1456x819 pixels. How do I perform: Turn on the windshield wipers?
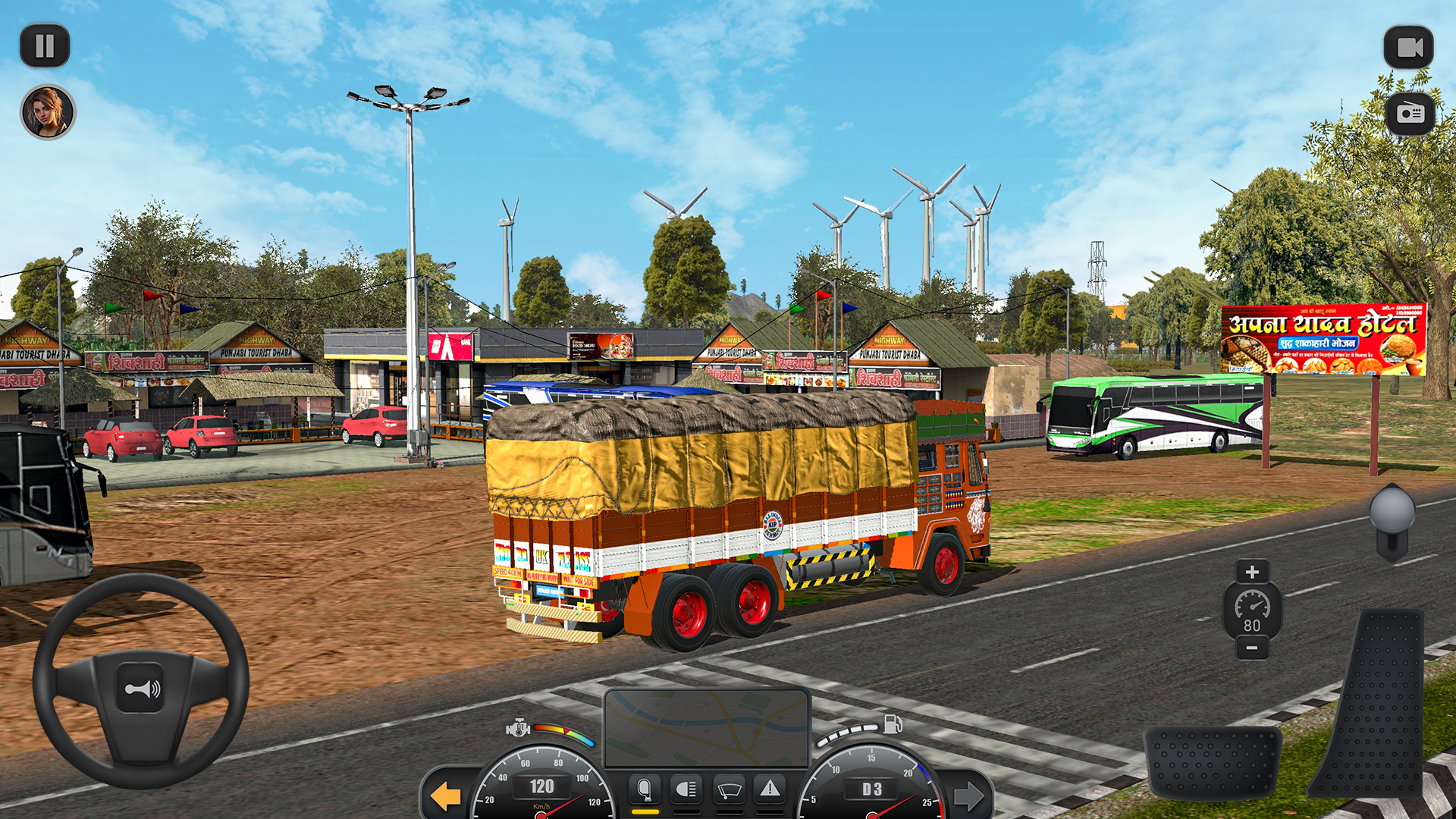coord(728,790)
